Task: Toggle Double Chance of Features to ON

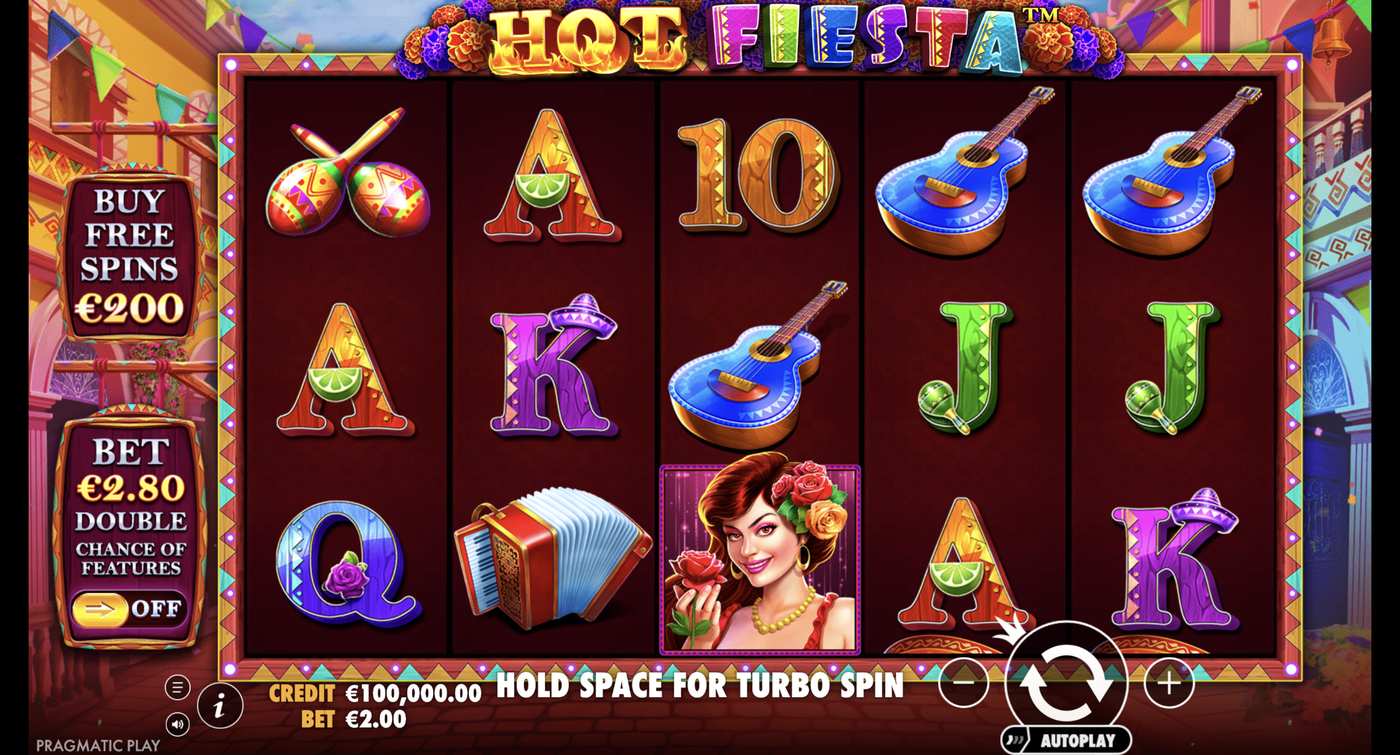Action: click(131, 606)
